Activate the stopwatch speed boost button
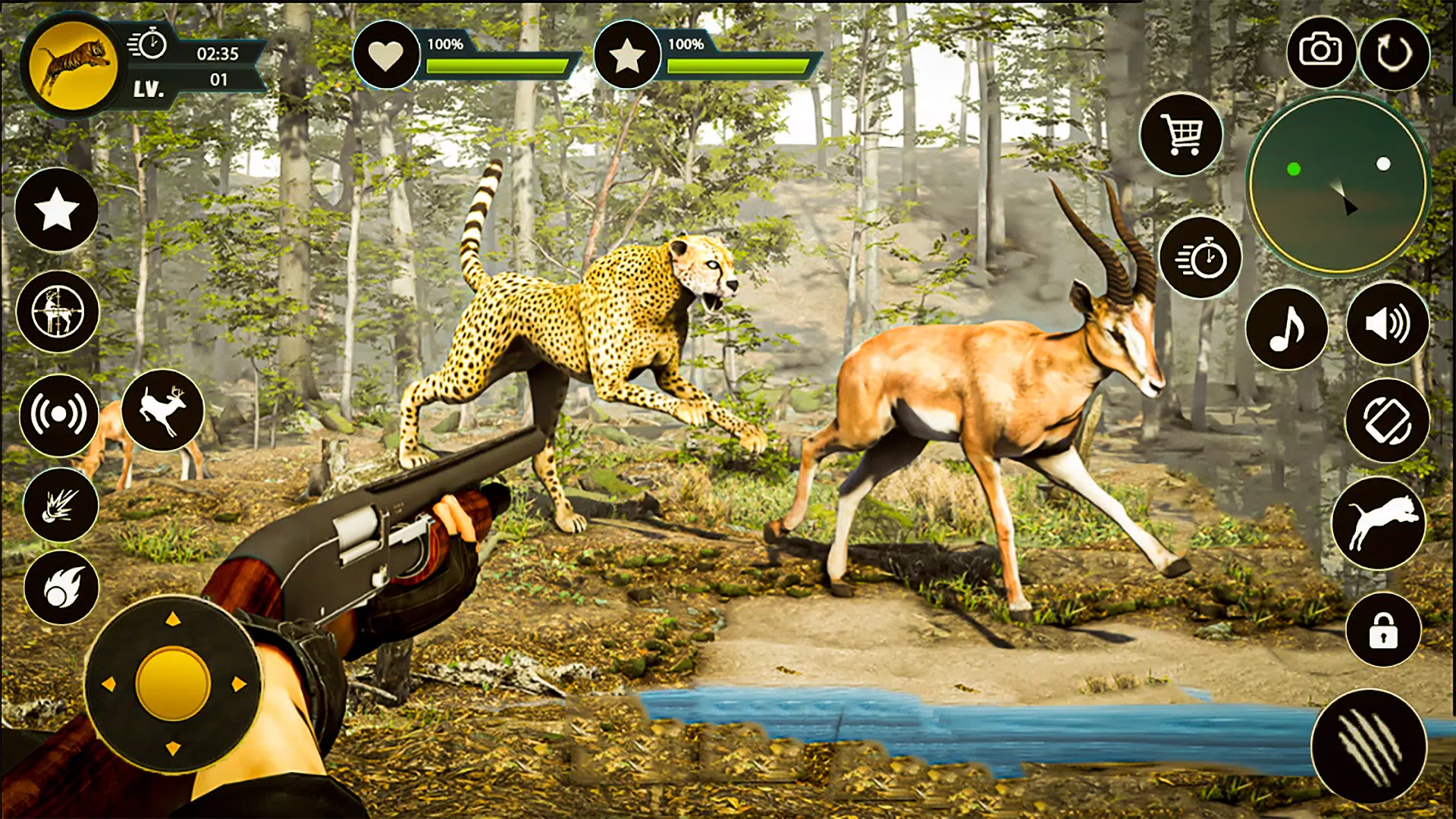This screenshot has height=819, width=1456. tap(1200, 259)
